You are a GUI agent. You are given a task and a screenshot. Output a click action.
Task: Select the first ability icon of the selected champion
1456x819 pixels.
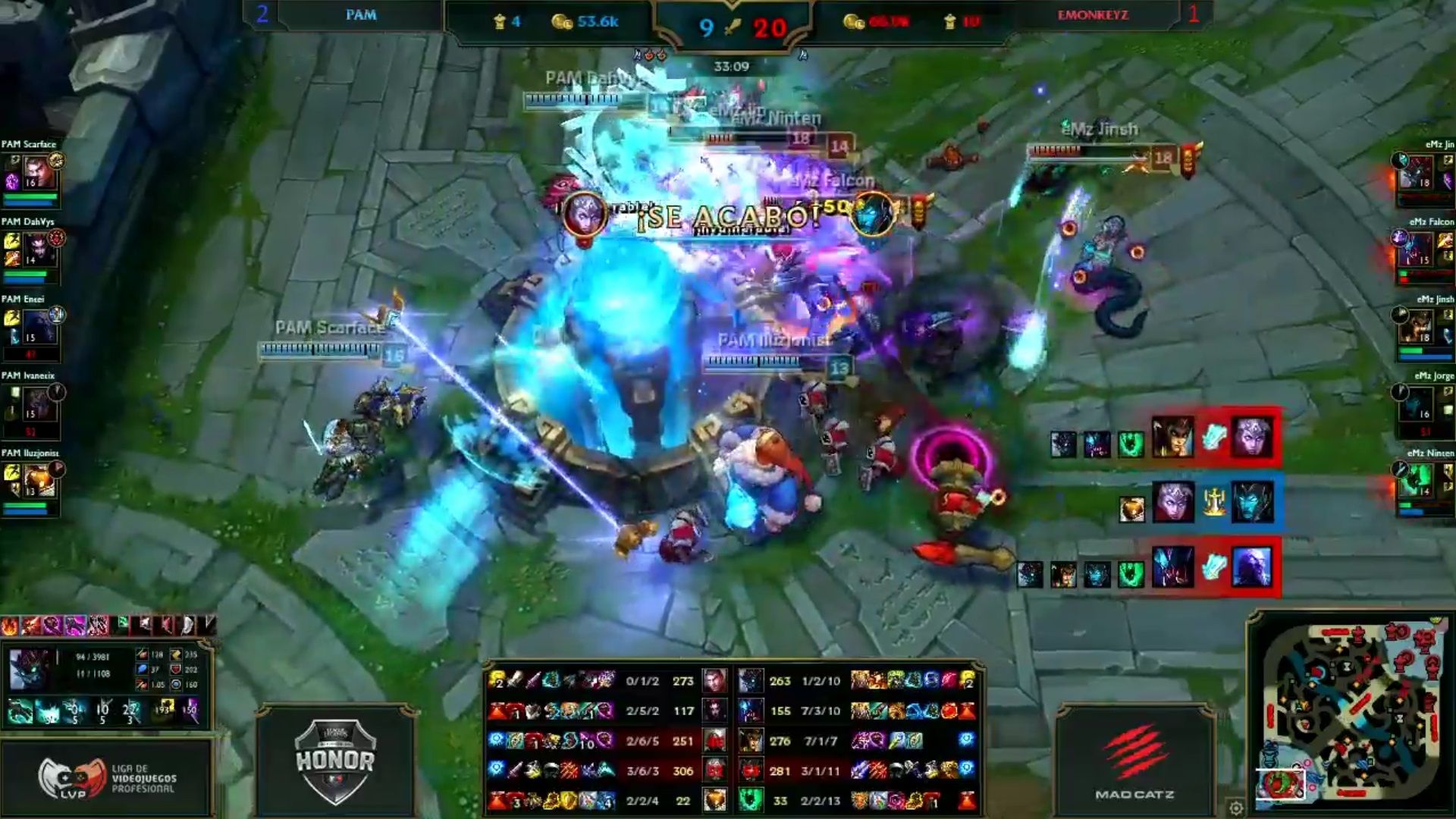[x=20, y=711]
